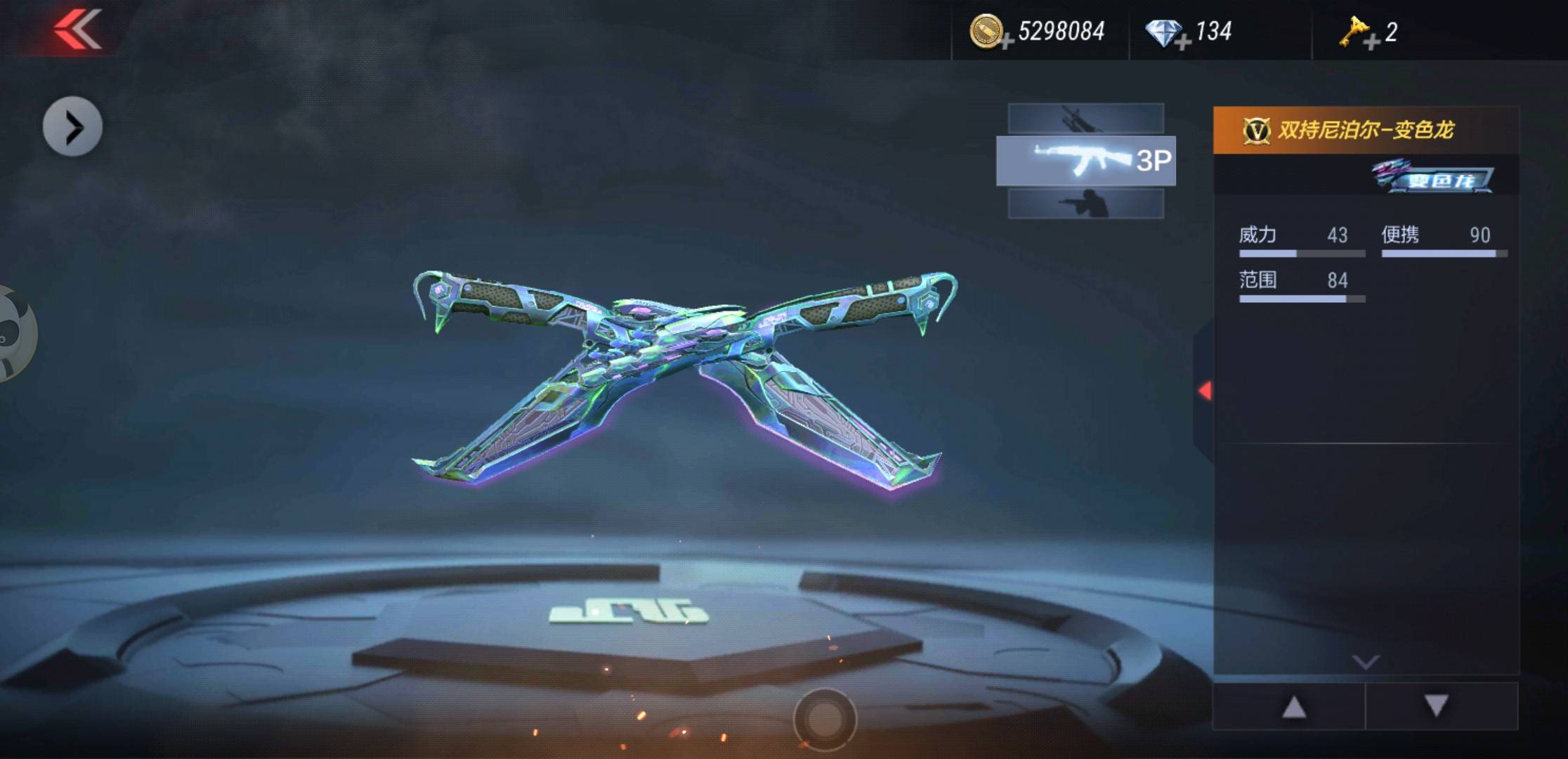Show the previous weapon with the up arrow
Screen dimensions: 1568x759
coord(1293,707)
